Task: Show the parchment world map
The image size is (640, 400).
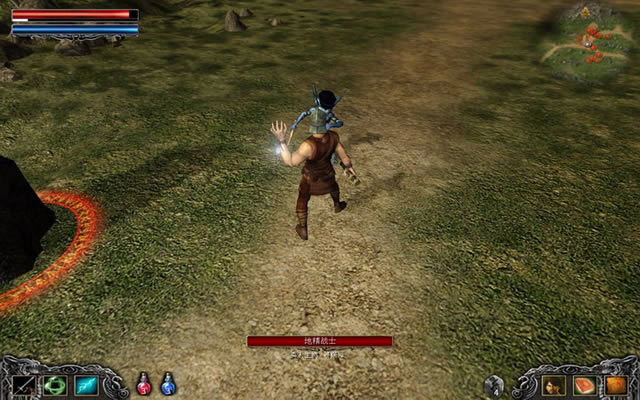Action: pos(614,385)
